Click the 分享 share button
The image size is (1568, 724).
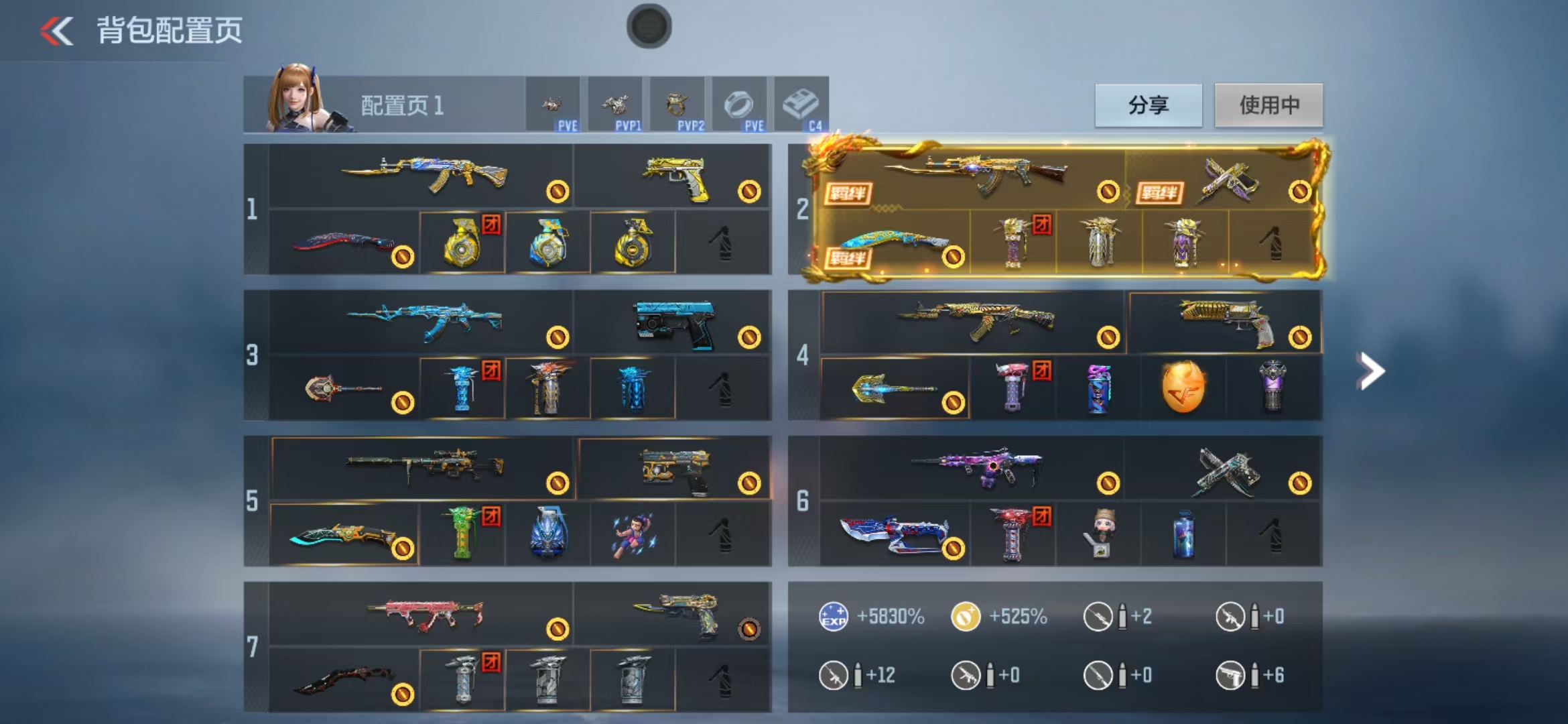point(1148,105)
